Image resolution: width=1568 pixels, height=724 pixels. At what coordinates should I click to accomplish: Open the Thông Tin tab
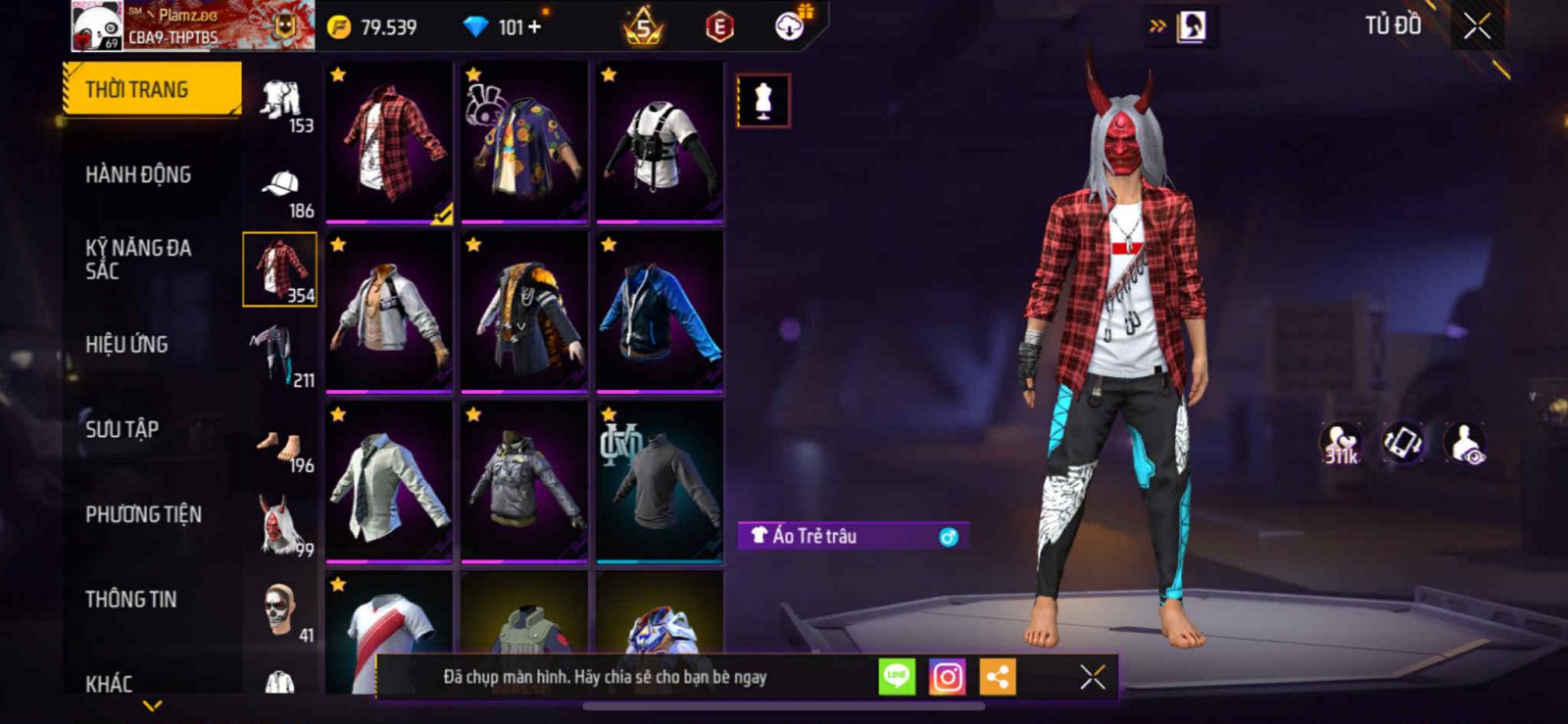point(130,600)
